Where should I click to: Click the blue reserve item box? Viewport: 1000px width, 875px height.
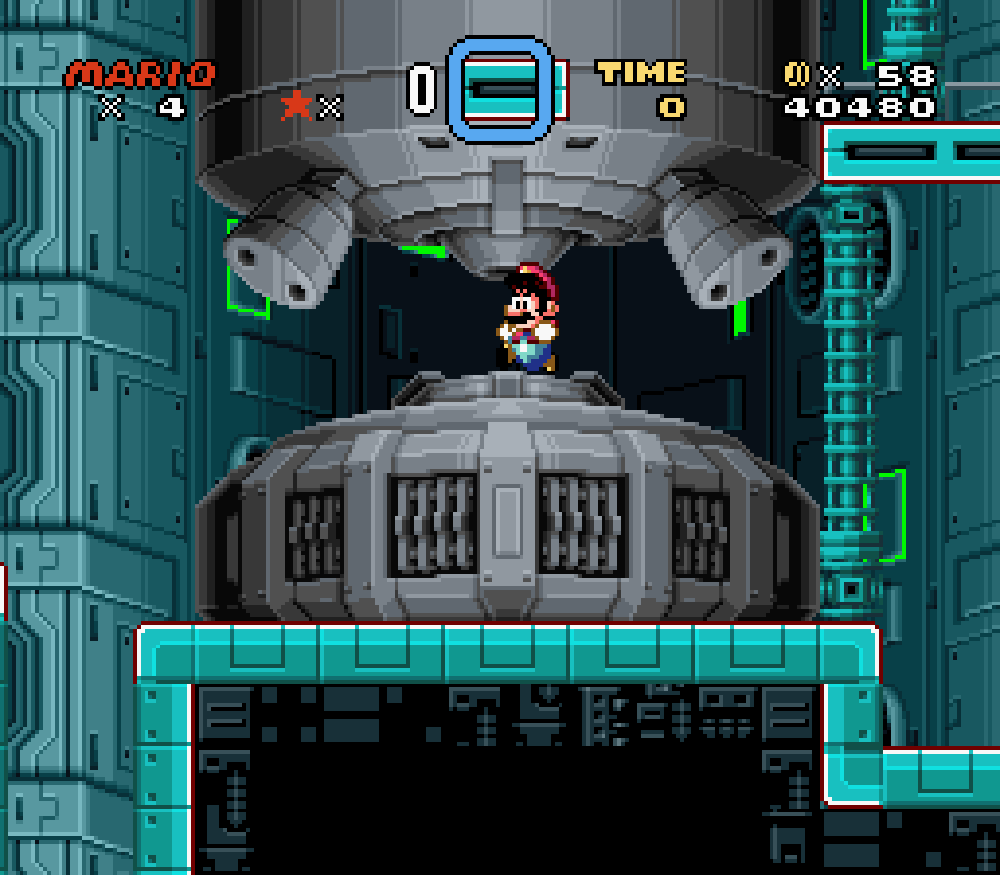pyautogui.click(x=500, y=90)
